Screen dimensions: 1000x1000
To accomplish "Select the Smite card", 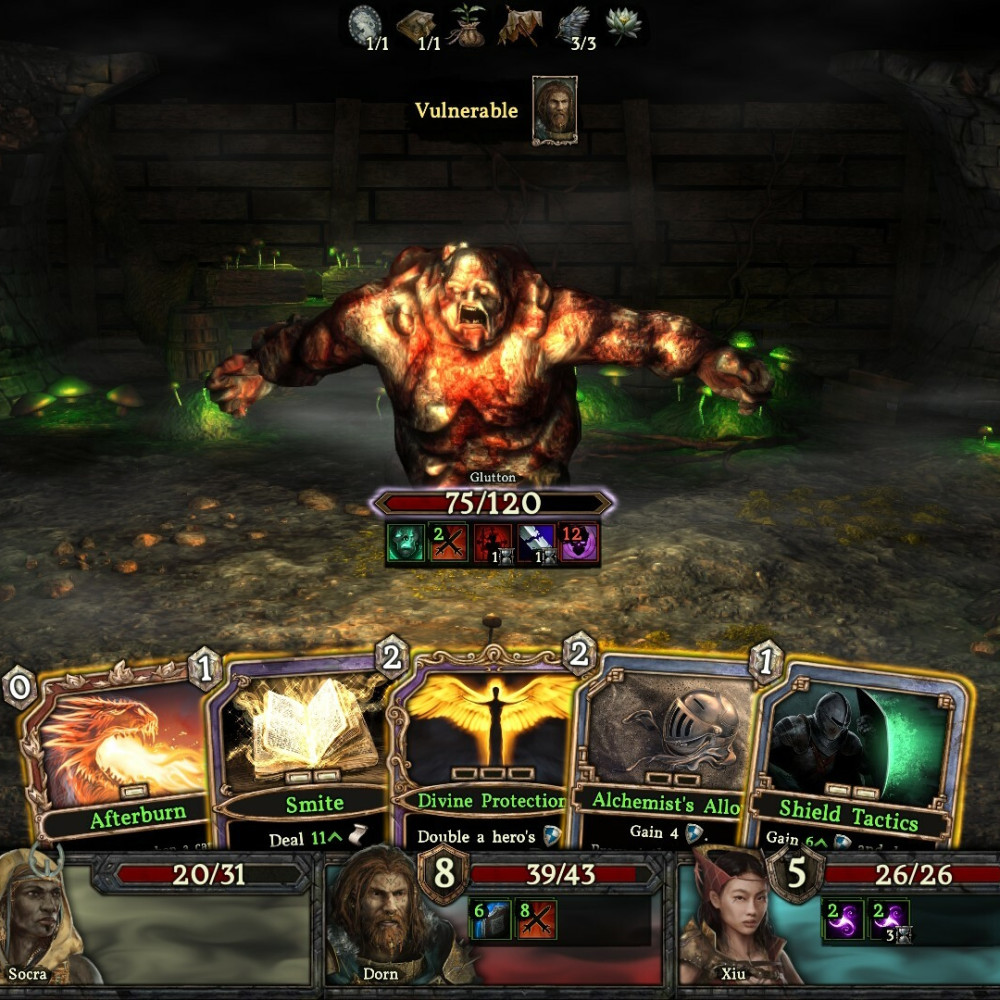I will click(x=300, y=750).
